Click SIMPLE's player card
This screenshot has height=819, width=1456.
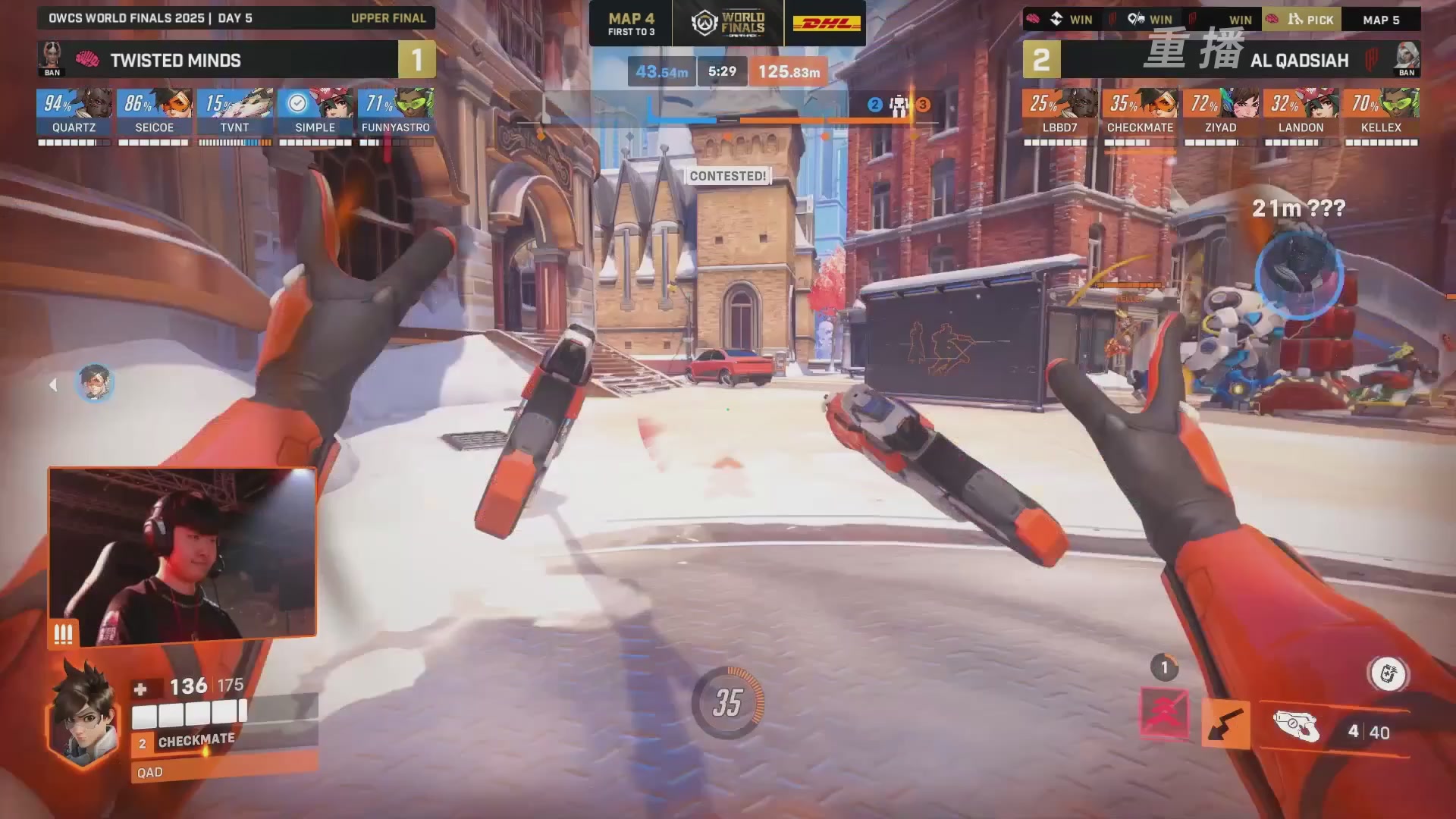click(x=315, y=114)
